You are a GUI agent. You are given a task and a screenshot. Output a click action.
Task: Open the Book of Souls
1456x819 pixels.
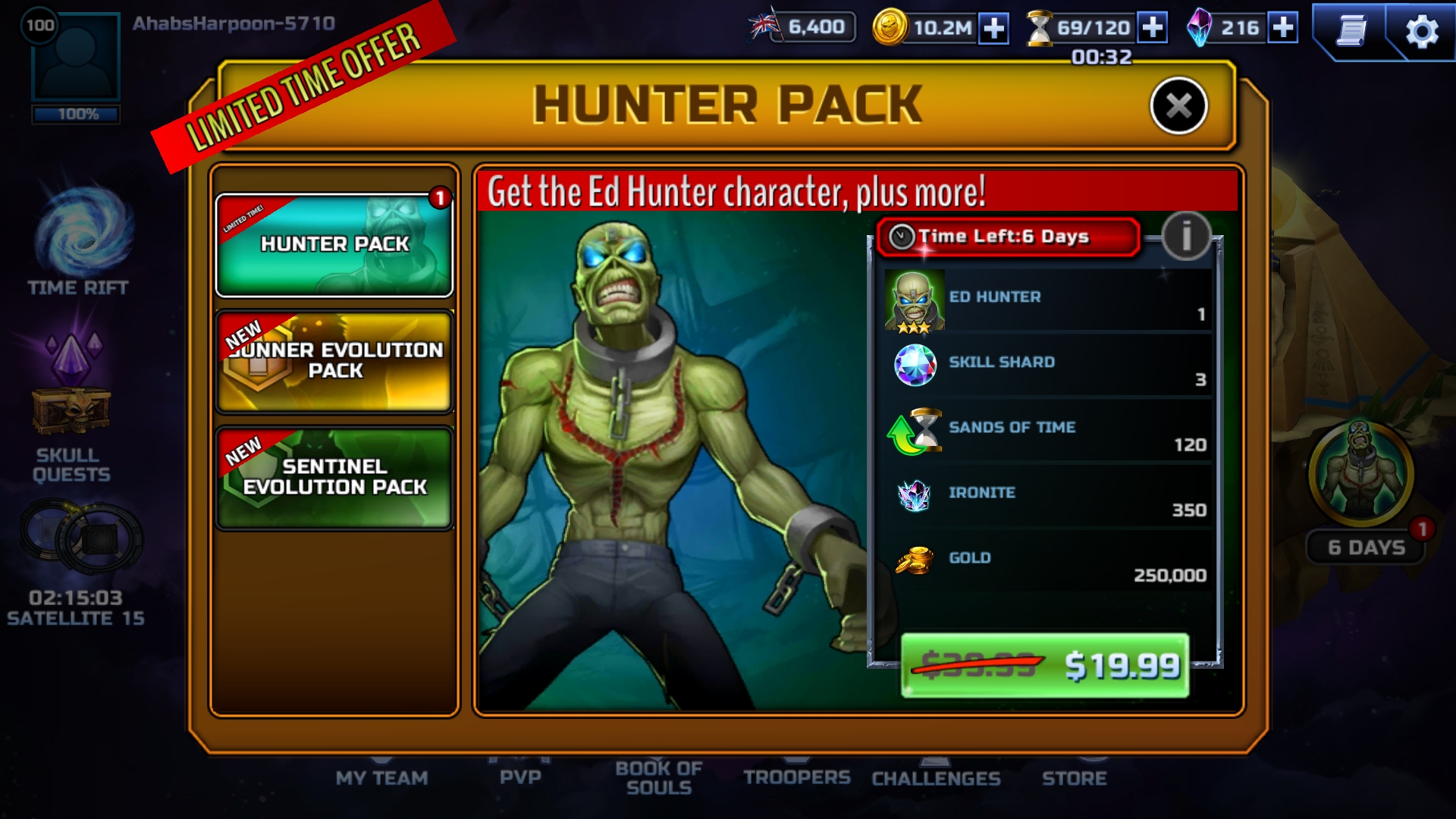658,777
